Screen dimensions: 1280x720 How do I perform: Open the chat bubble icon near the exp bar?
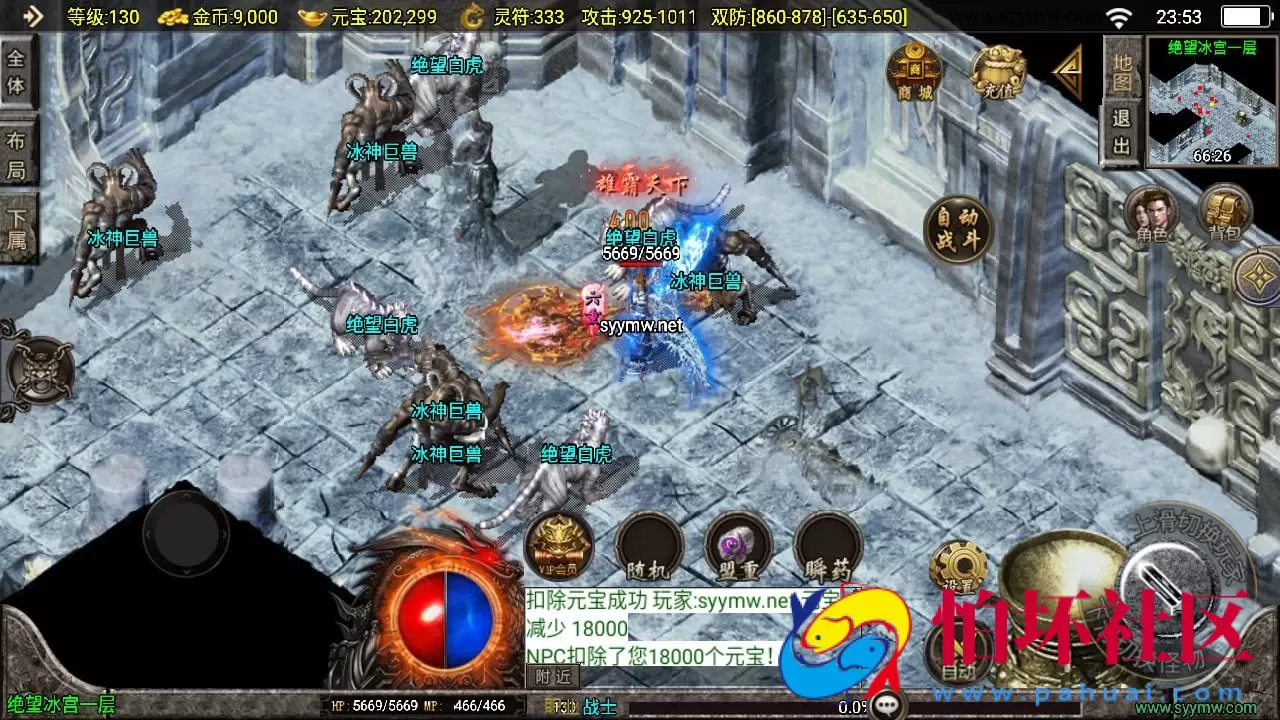(x=886, y=701)
